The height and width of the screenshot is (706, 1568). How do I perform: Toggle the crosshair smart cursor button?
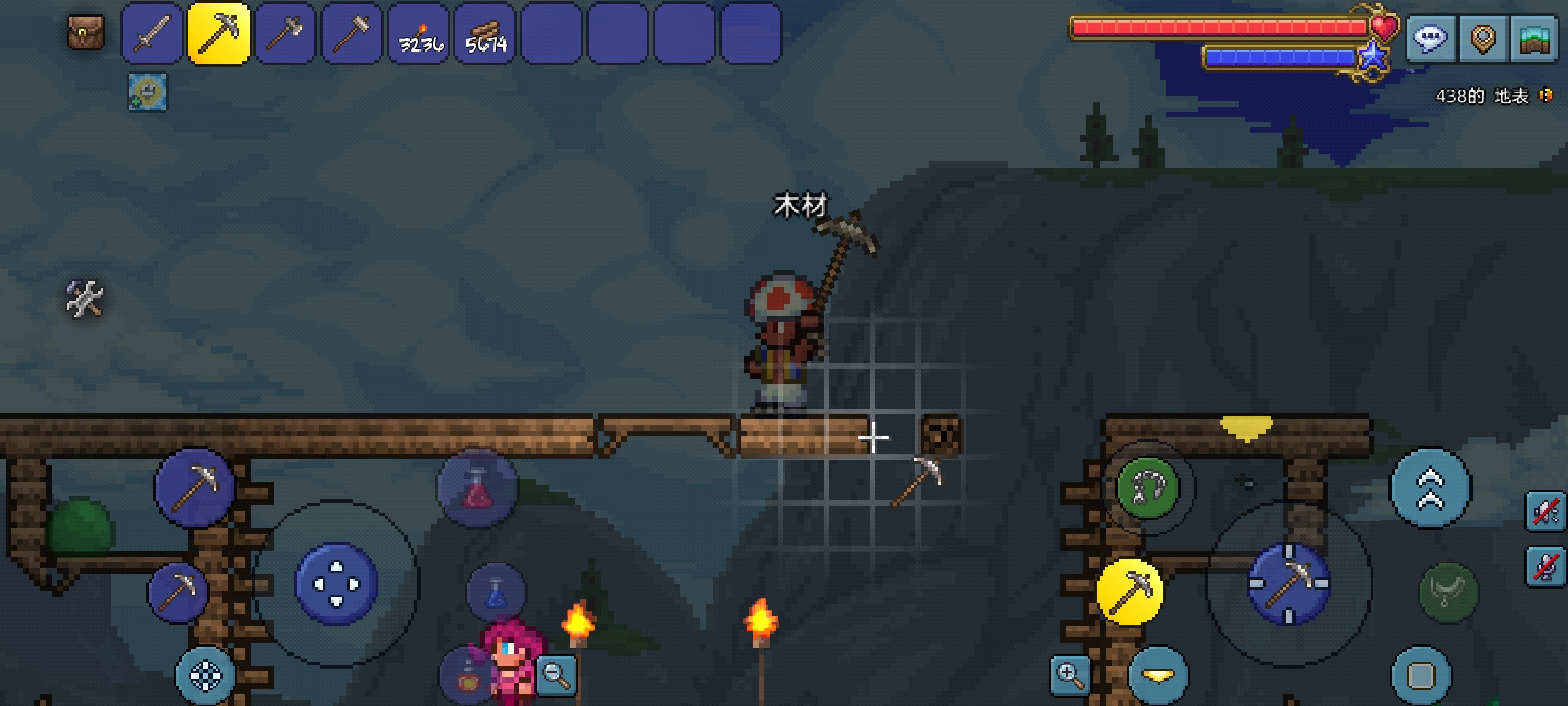(x=206, y=676)
